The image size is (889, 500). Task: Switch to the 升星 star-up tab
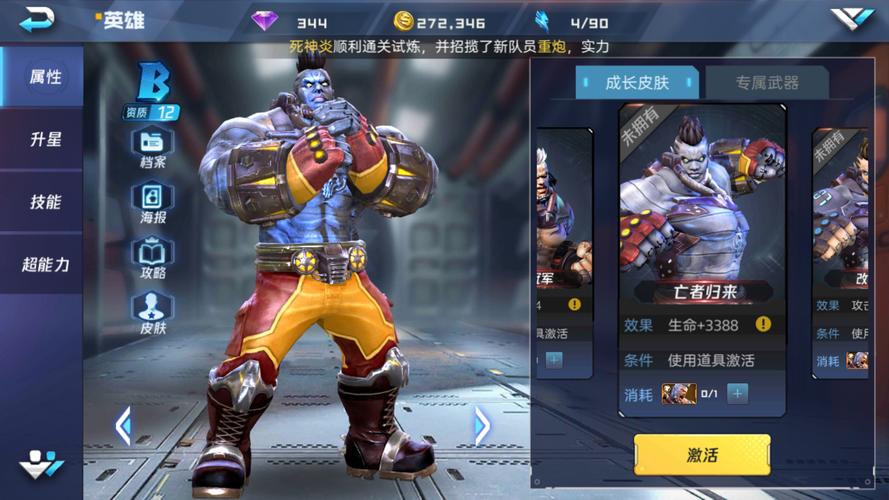pos(43,140)
